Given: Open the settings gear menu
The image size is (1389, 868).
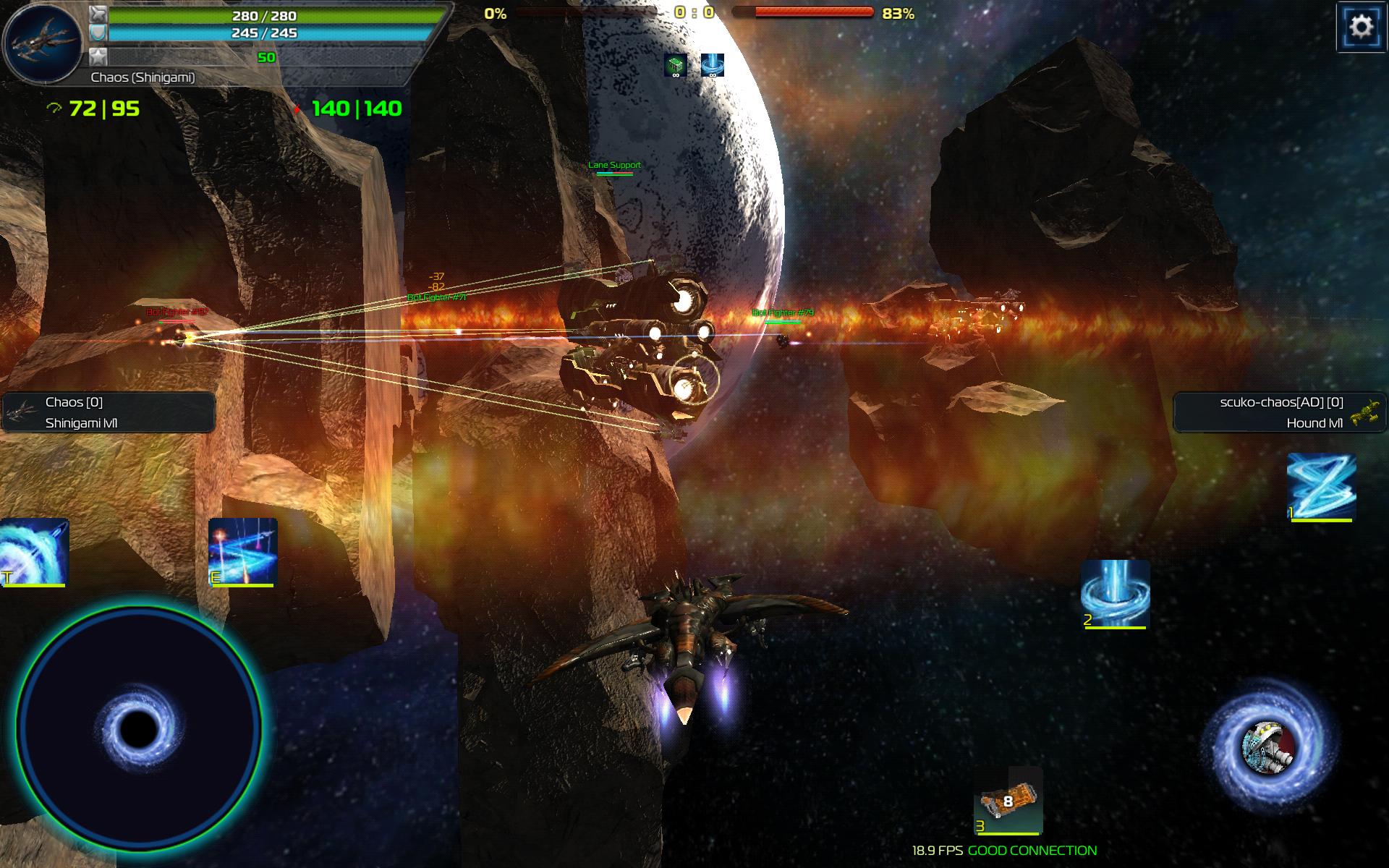Looking at the screenshot, I should tap(1361, 27).
